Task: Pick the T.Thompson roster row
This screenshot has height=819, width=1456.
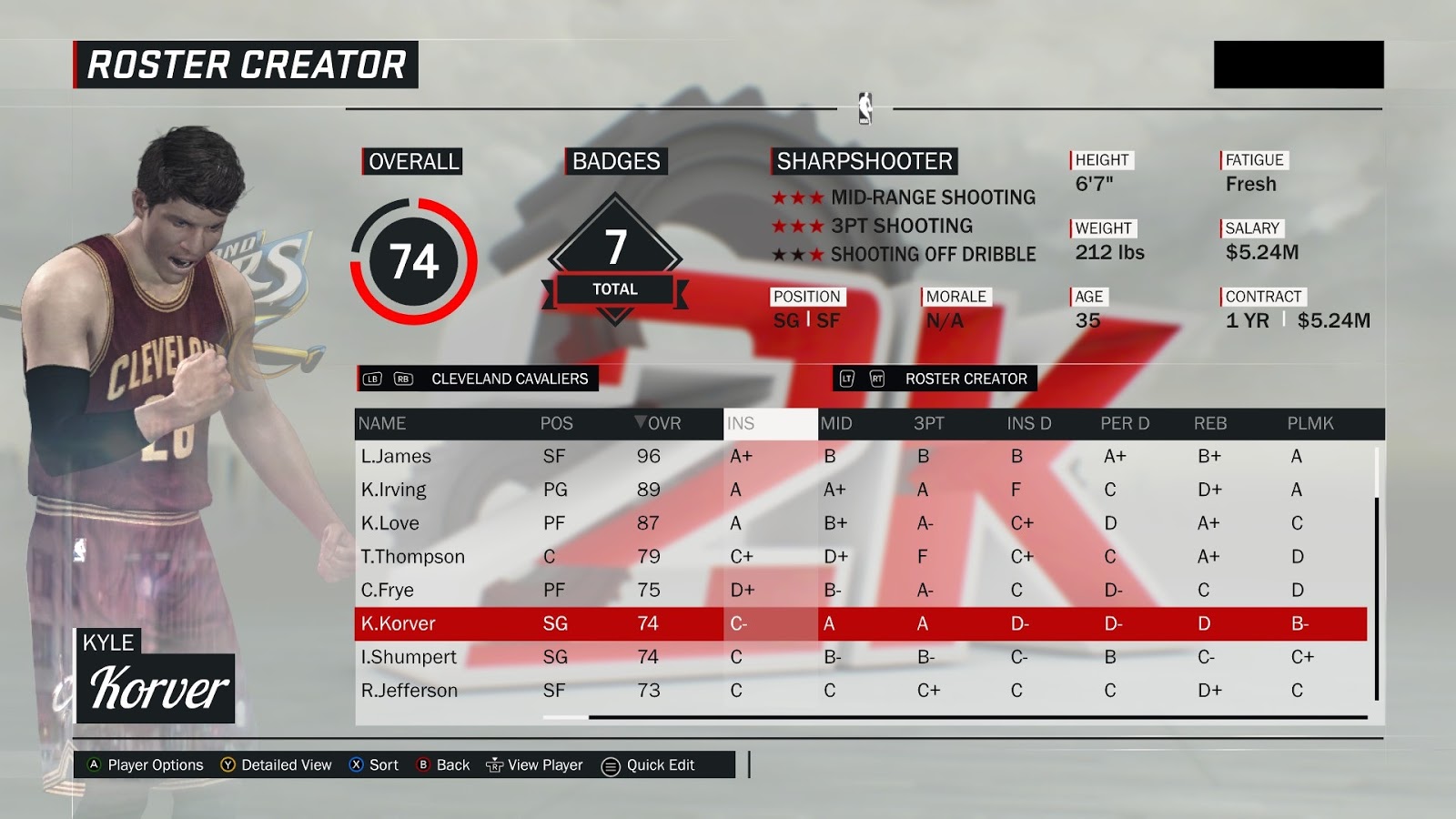Action: tap(413, 556)
